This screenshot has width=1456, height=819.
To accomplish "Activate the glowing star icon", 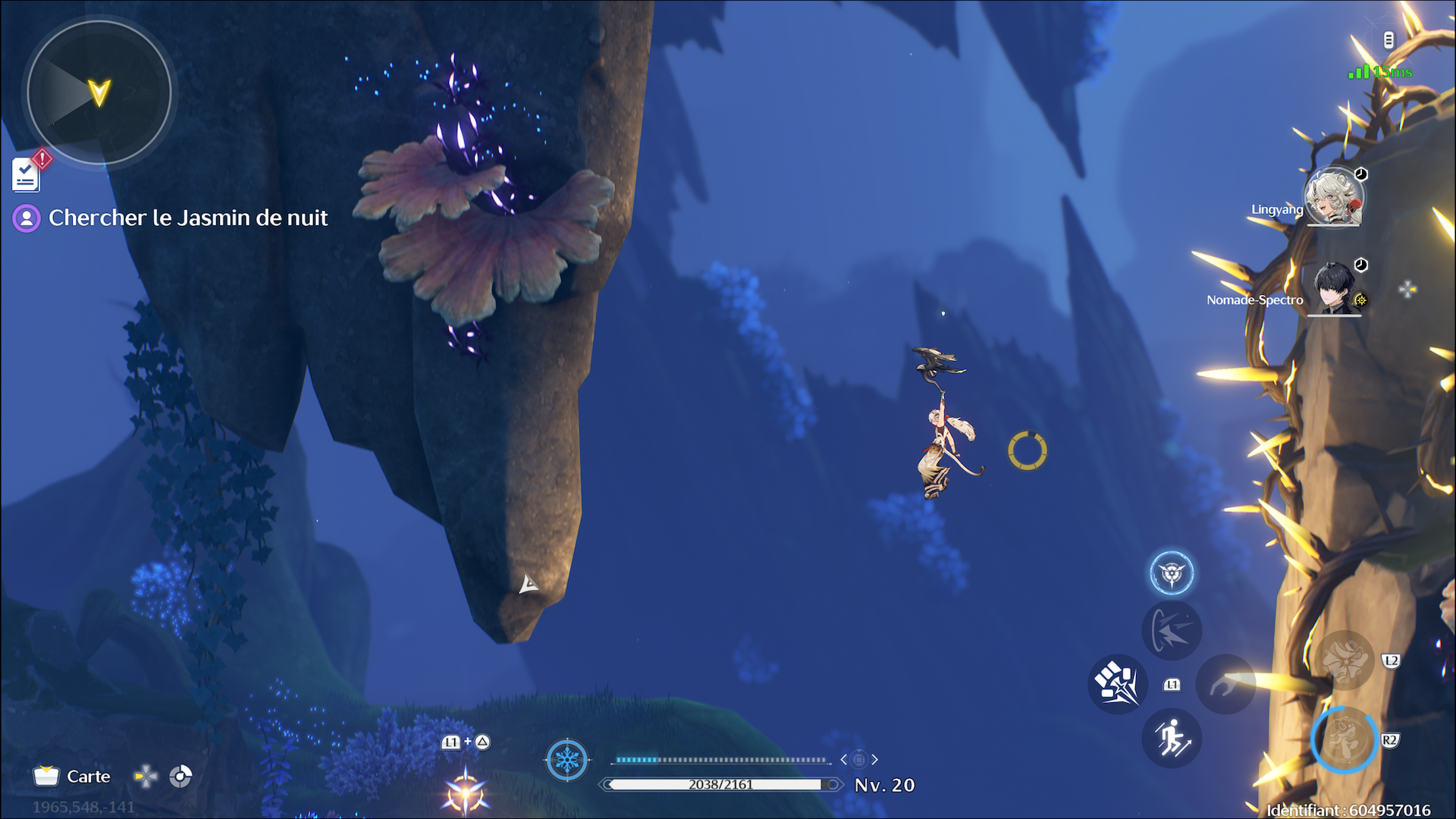I will coord(465,792).
